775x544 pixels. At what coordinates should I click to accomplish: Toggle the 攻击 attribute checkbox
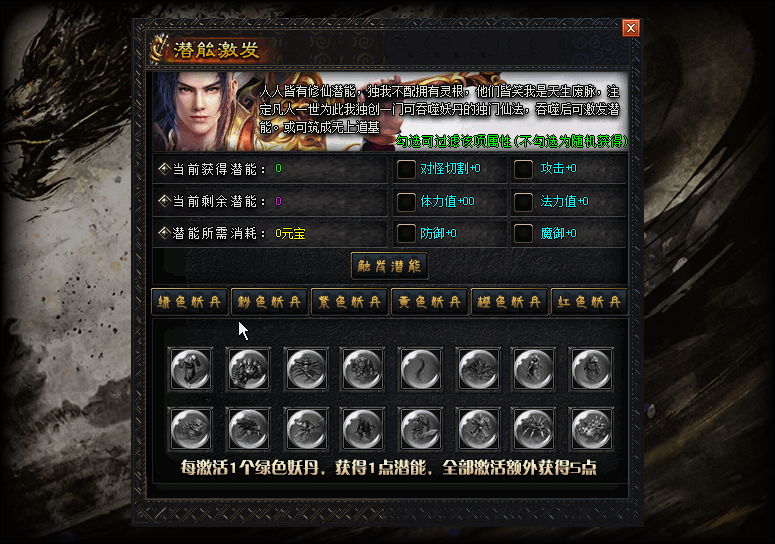(523, 169)
